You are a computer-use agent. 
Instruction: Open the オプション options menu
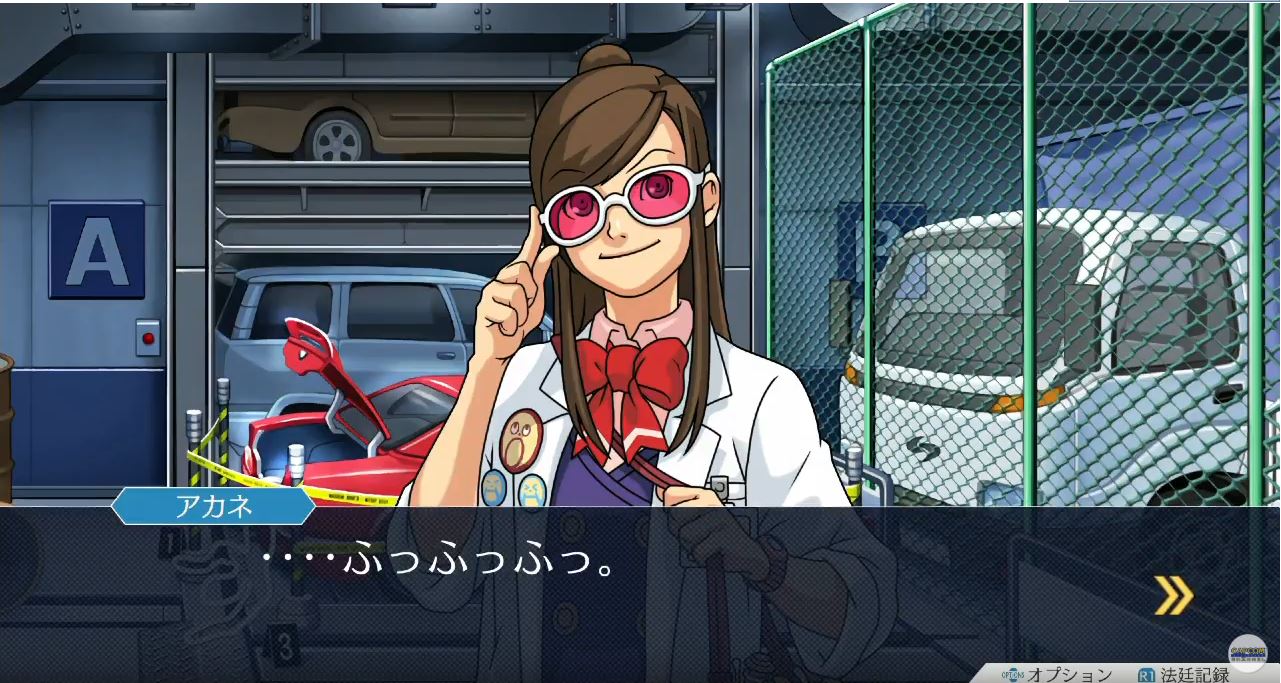[x=1058, y=674]
